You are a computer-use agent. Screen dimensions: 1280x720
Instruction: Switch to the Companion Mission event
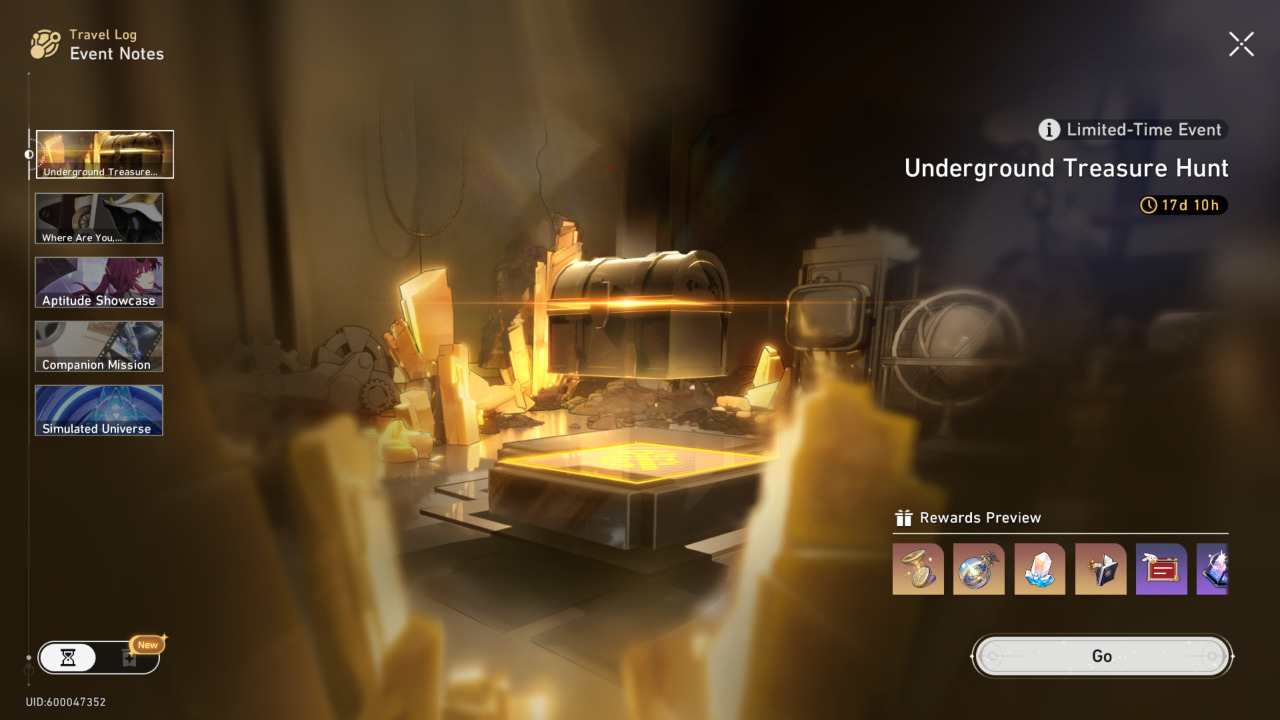coord(99,346)
